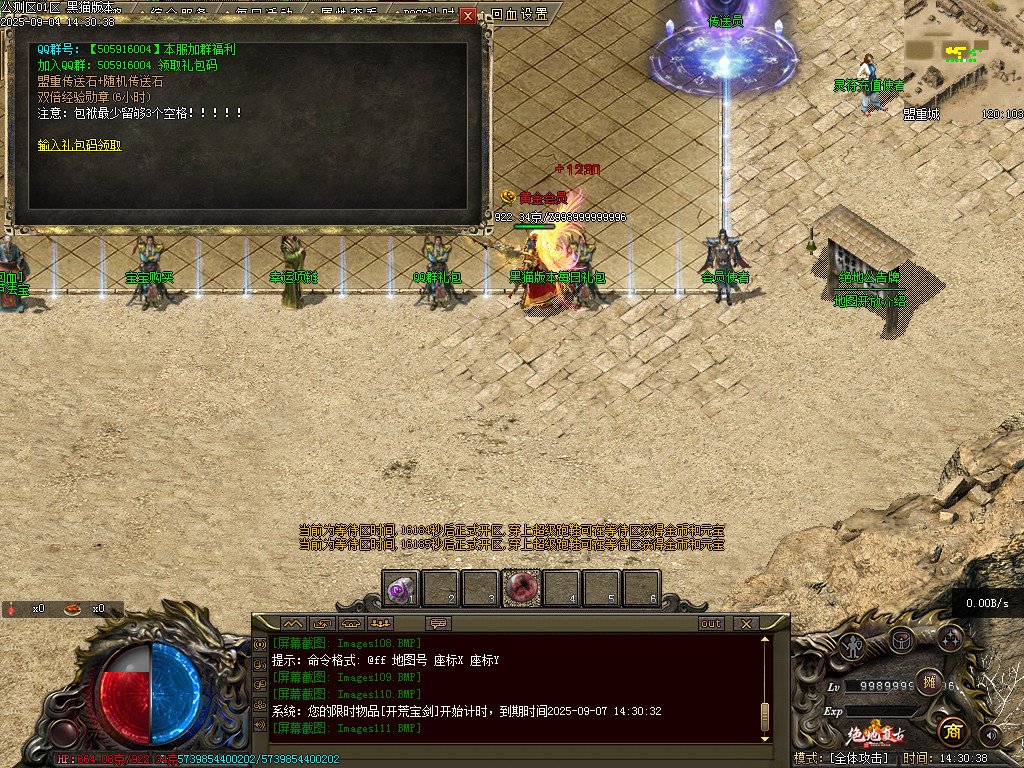Click the round 摊 stall button

[929, 682]
